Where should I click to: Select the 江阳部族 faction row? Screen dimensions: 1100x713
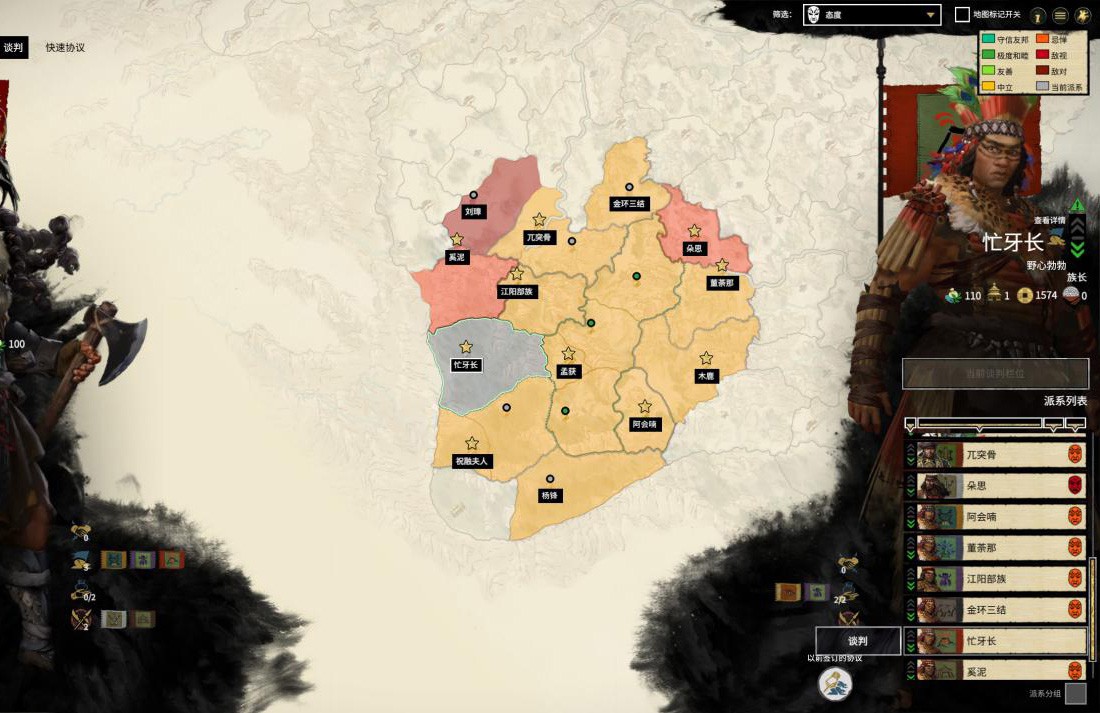(x=995, y=579)
